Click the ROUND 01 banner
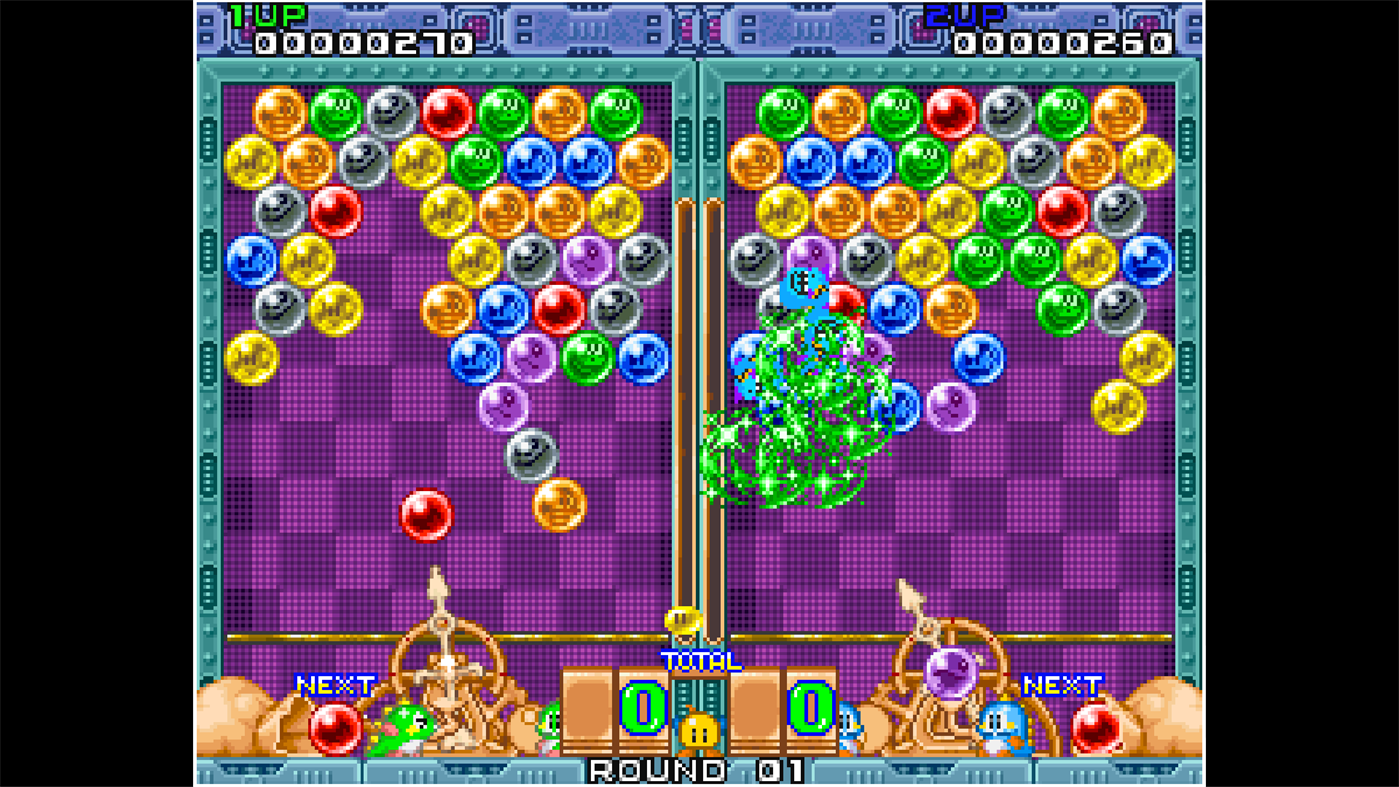Image resolution: width=1399 pixels, height=787 pixels. (x=698, y=770)
